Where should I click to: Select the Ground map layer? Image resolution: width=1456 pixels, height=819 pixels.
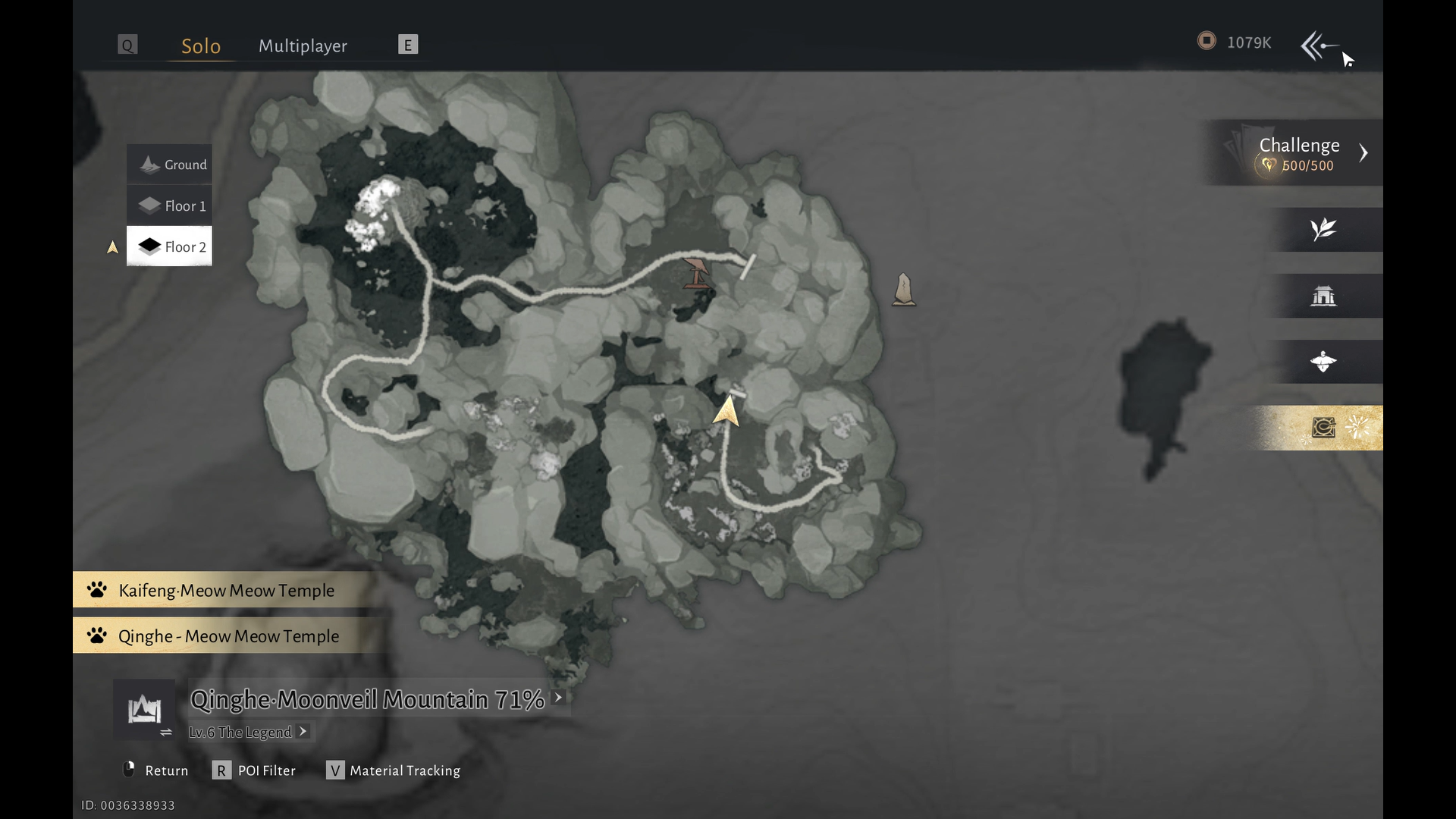point(170,165)
